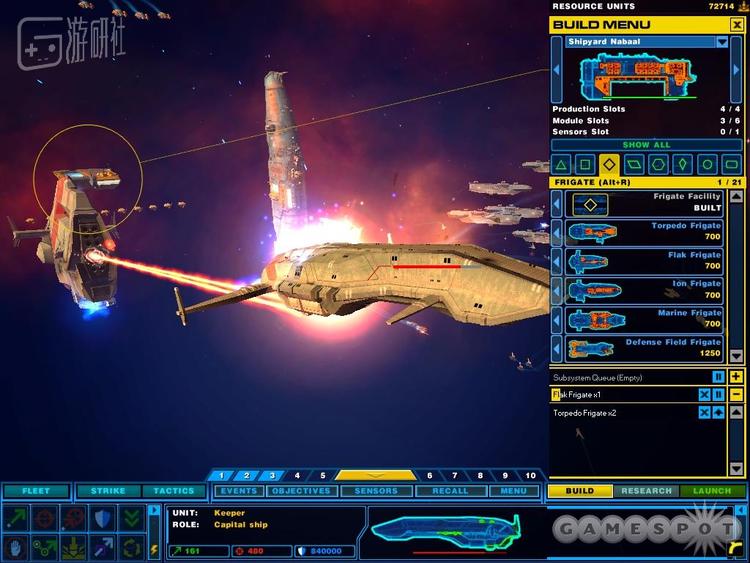Viewport: 750px width, 563px height.
Task: Pause the Subsystem Queue
Action: 718,377
